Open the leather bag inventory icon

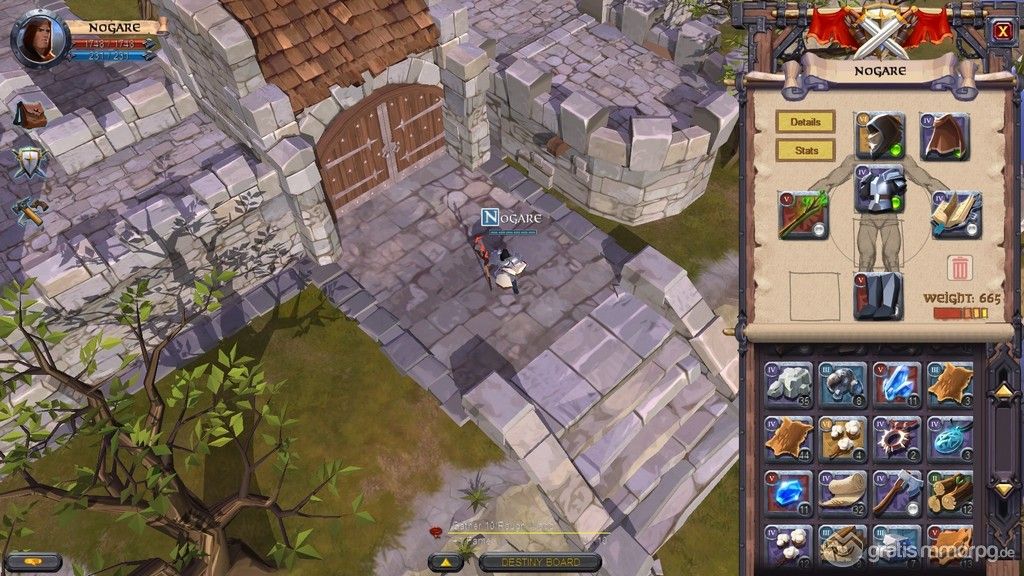pos(32,114)
